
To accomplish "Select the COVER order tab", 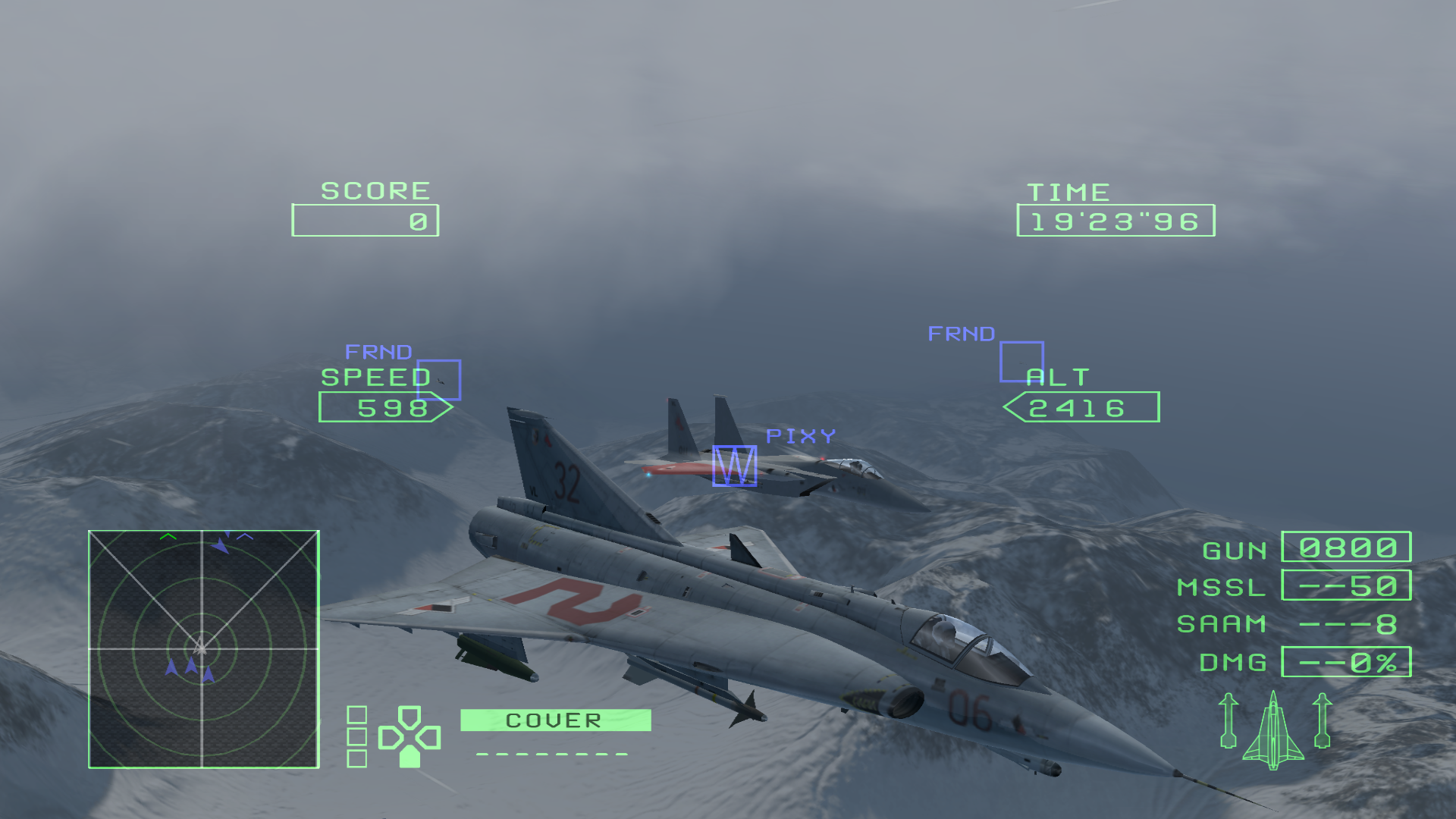I will pos(554,719).
